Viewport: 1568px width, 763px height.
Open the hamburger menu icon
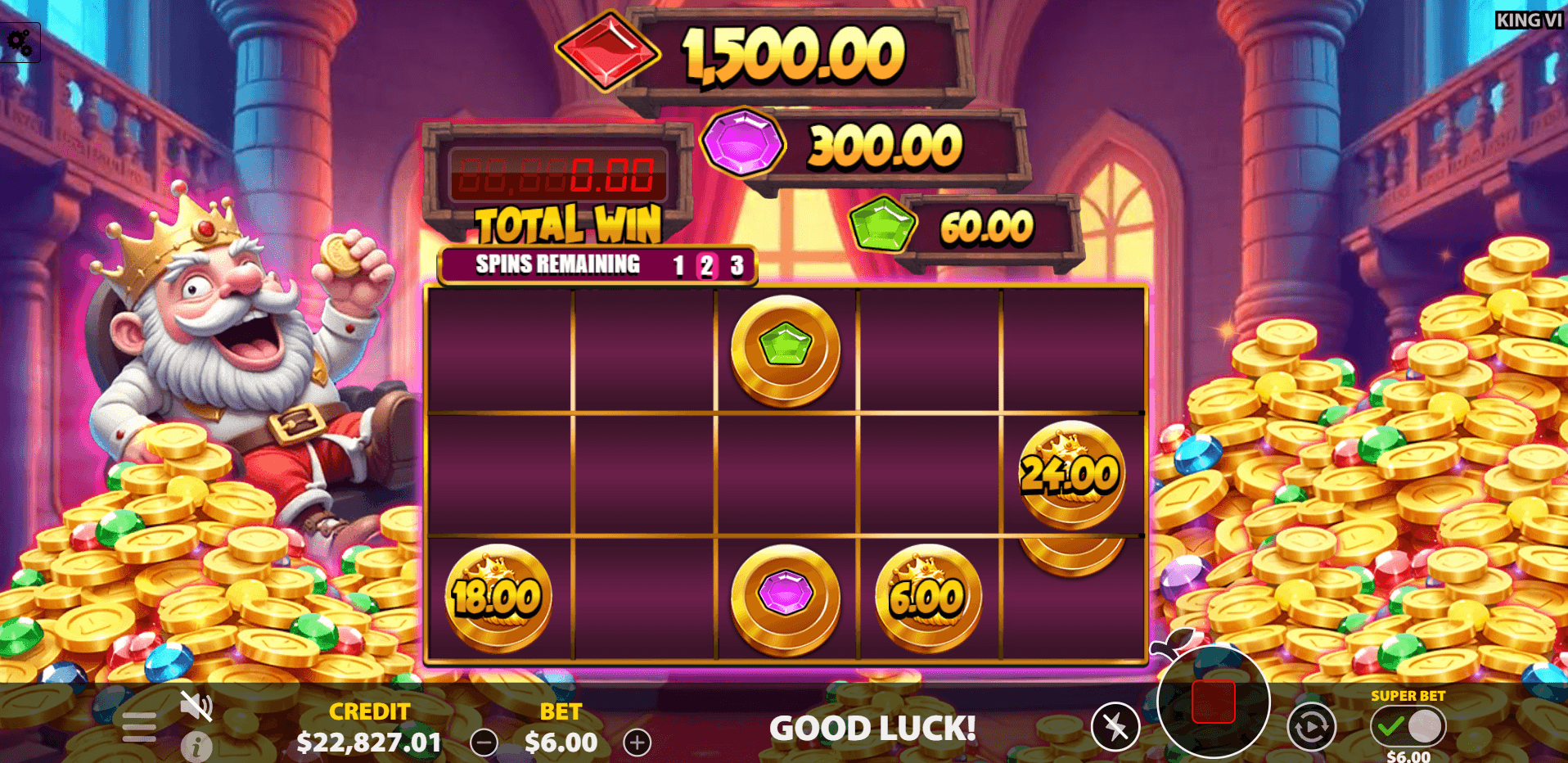[139, 725]
